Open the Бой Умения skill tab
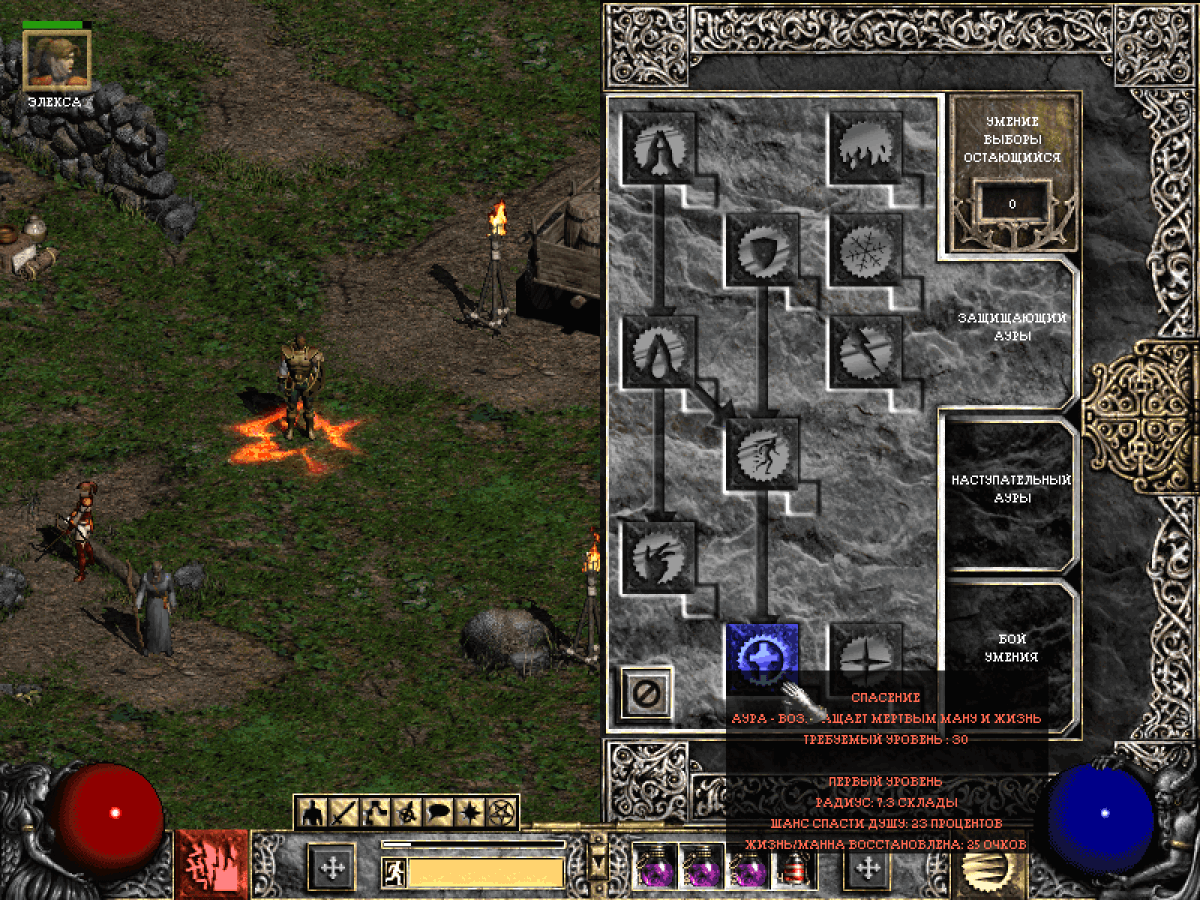Image resolution: width=1200 pixels, height=900 pixels. coord(1010,648)
